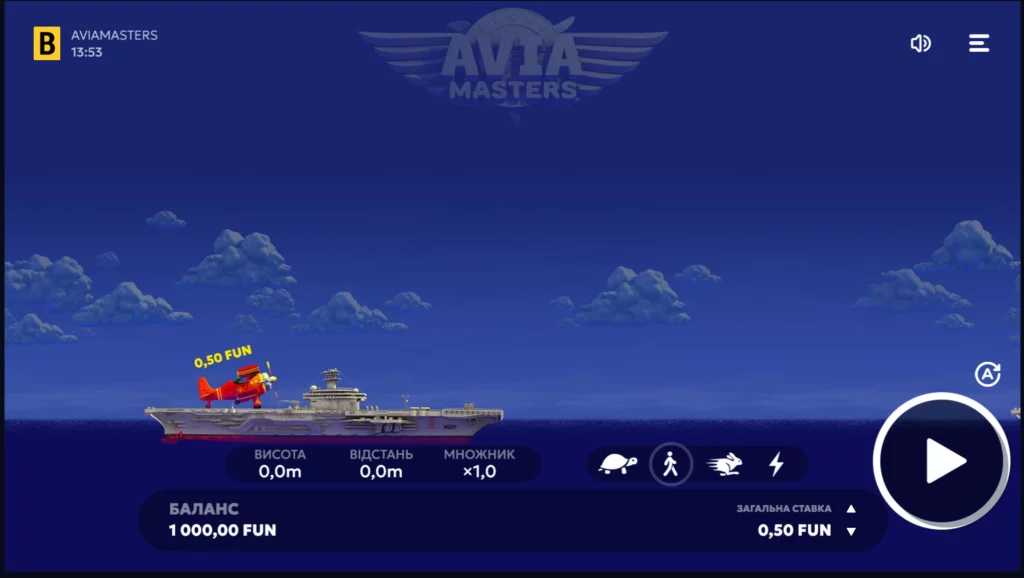
Task: Switch to the rabbit fast speed
Action: [726, 464]
